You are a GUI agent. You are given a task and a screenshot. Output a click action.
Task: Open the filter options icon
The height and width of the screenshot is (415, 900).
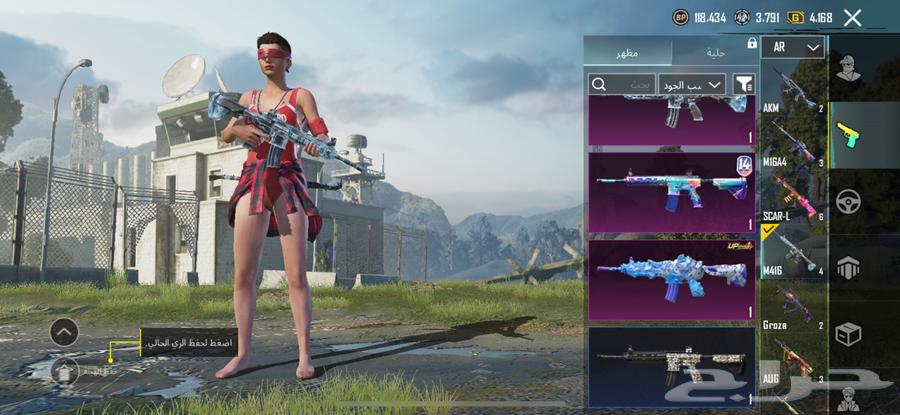coord(744,85)
